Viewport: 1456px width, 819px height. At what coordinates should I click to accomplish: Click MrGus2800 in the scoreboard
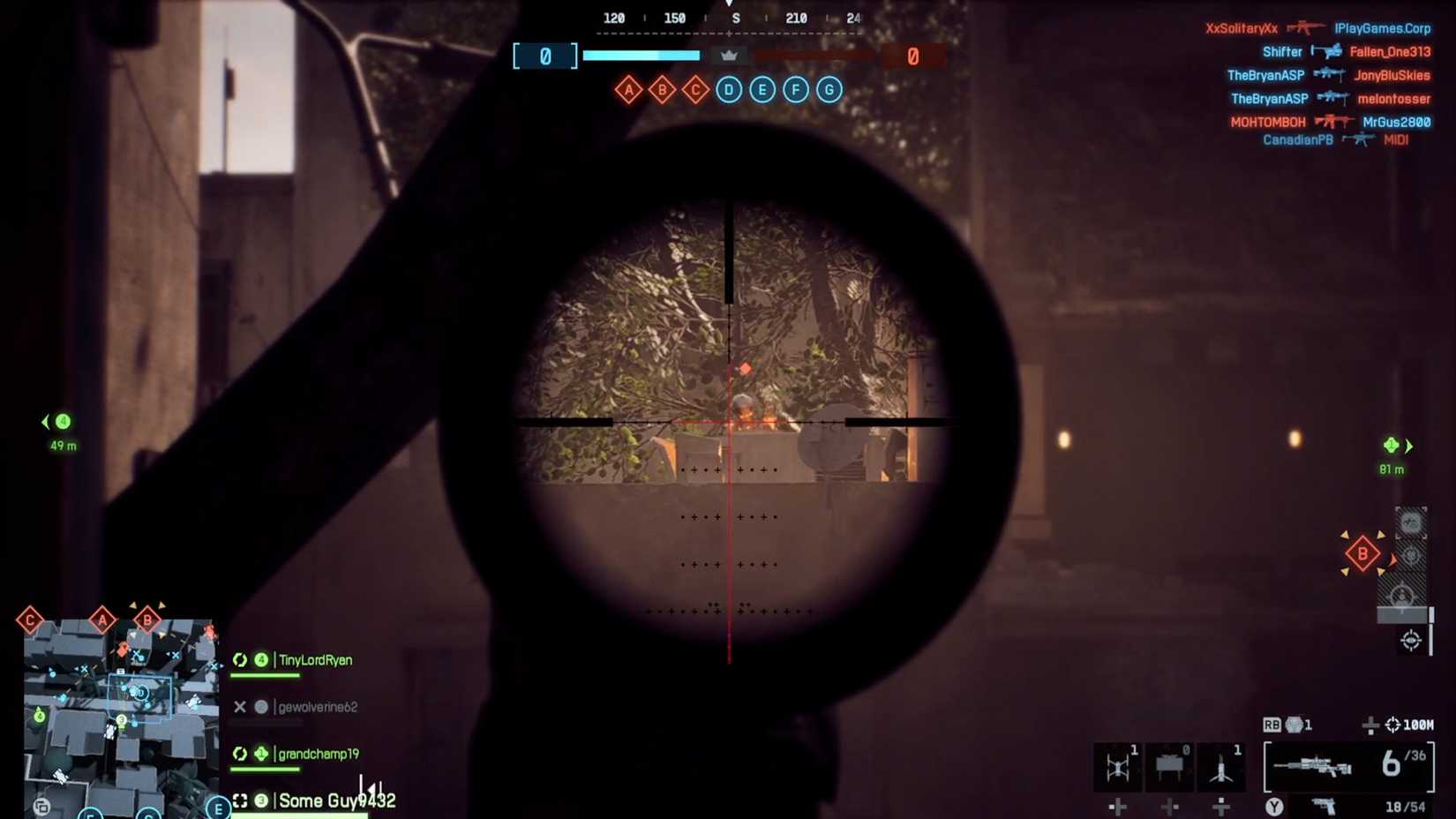(1399, 122)
